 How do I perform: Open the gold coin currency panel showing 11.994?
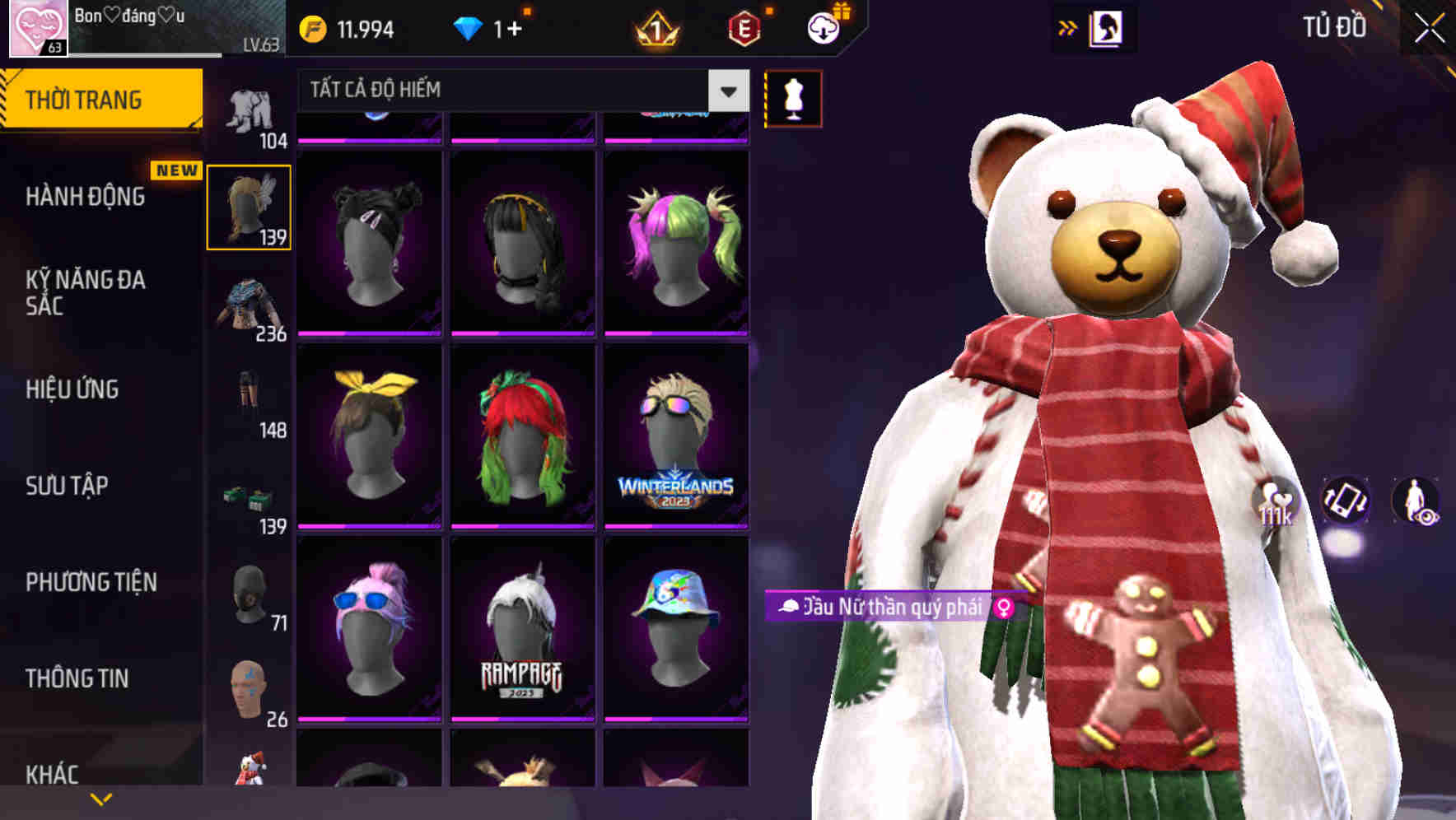pyautogui.click(x=346, y=27)
